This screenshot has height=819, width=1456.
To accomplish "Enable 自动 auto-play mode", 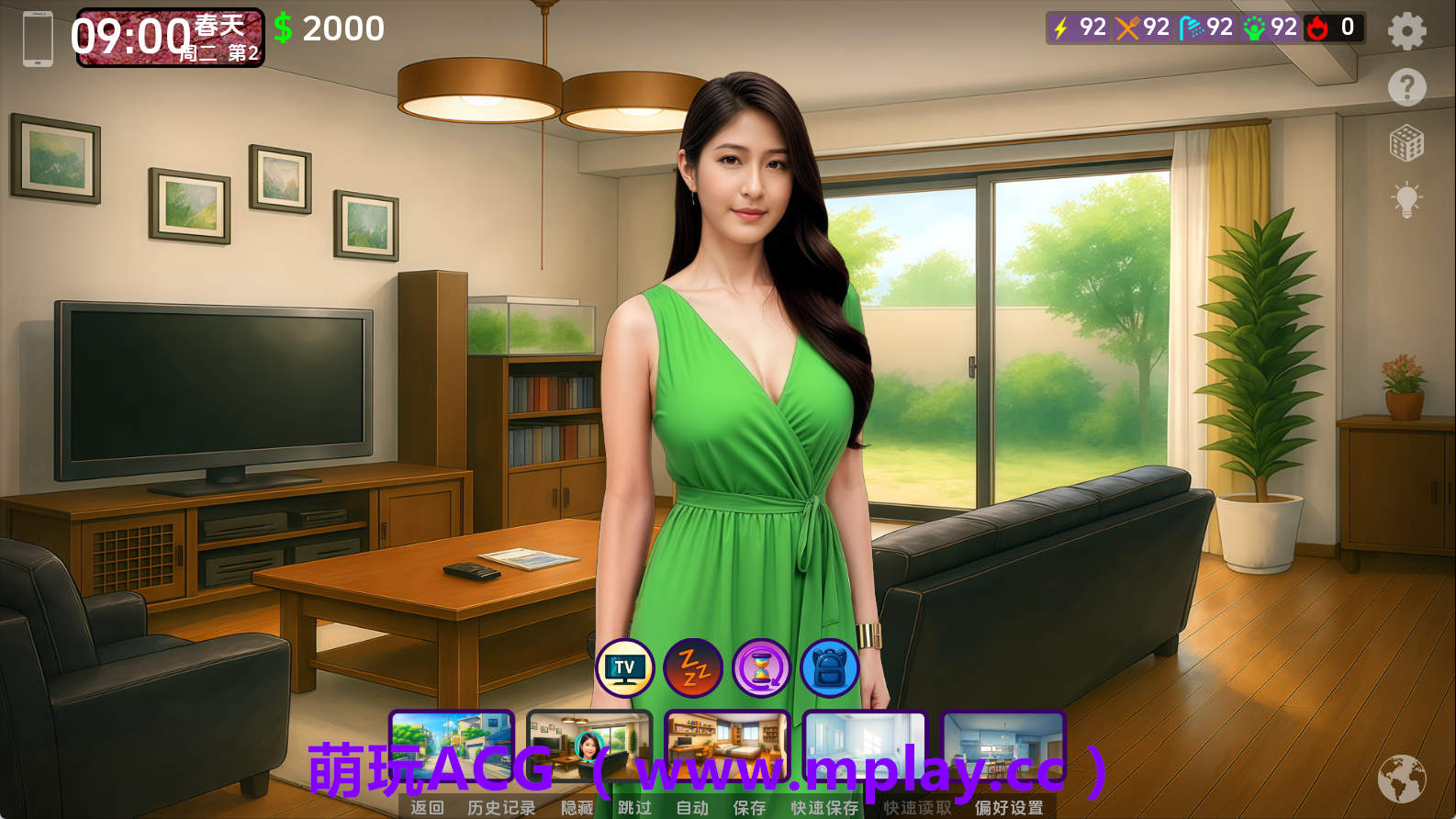I will tap(691, 808).
